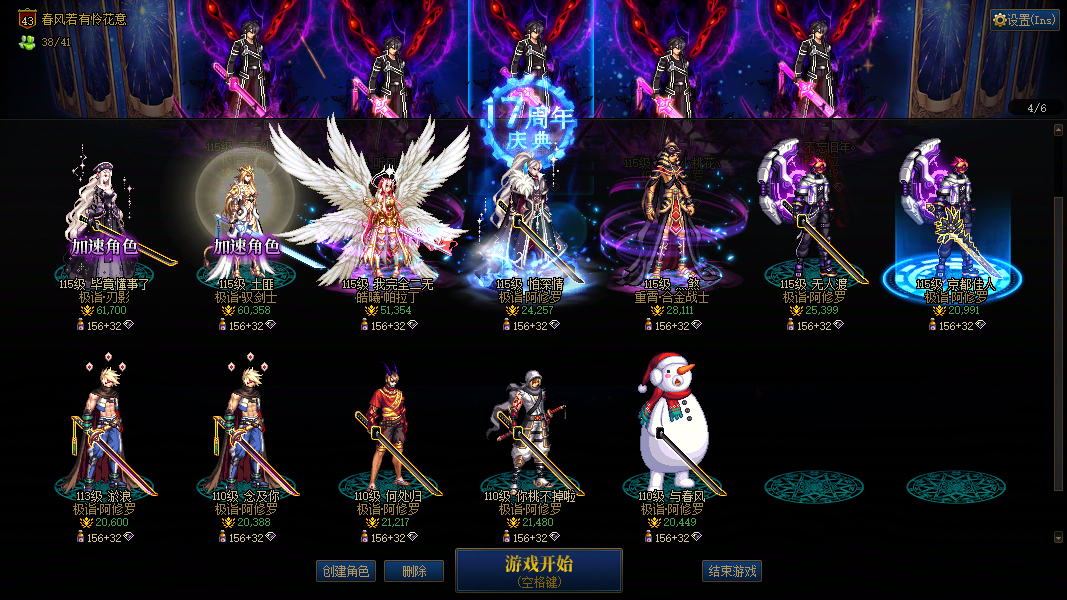
Task: Choose the snowman character 与春风
Action: [672, 430]
